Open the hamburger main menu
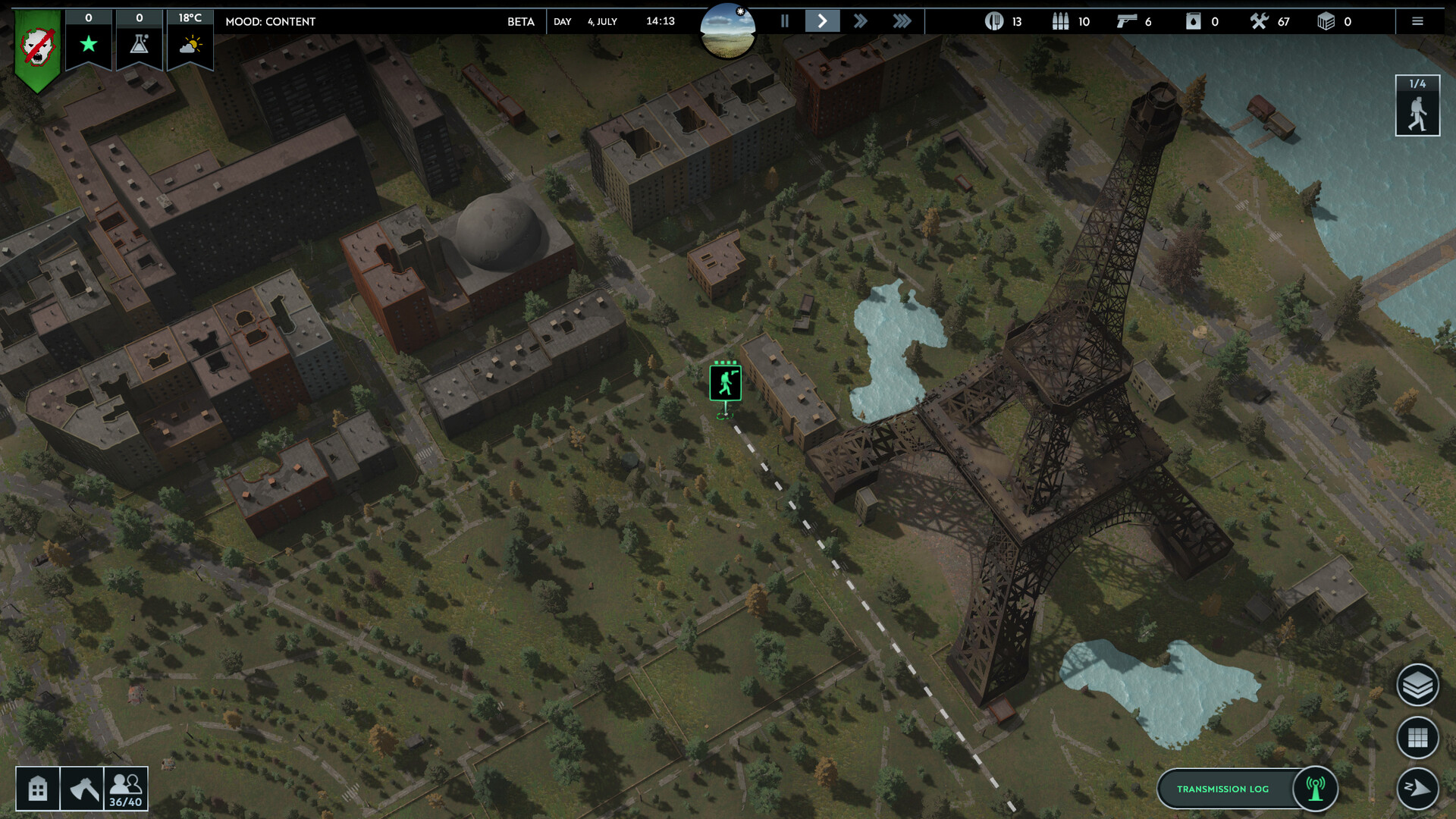This screenshot has width=1456, height=819. [1417, 21]
